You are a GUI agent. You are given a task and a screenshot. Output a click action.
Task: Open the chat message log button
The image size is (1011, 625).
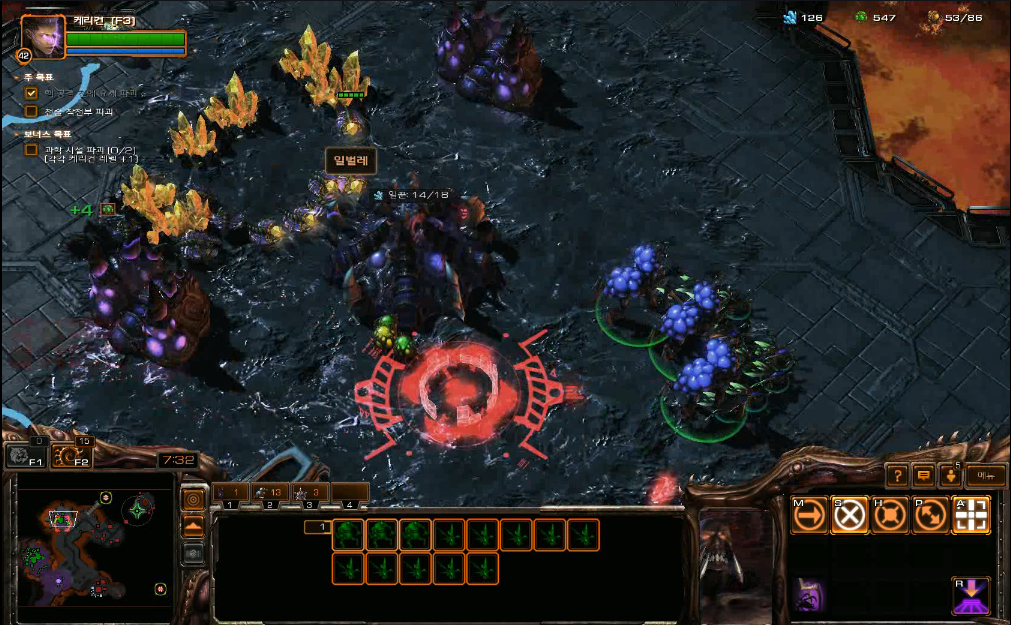(x=923, y=476)
